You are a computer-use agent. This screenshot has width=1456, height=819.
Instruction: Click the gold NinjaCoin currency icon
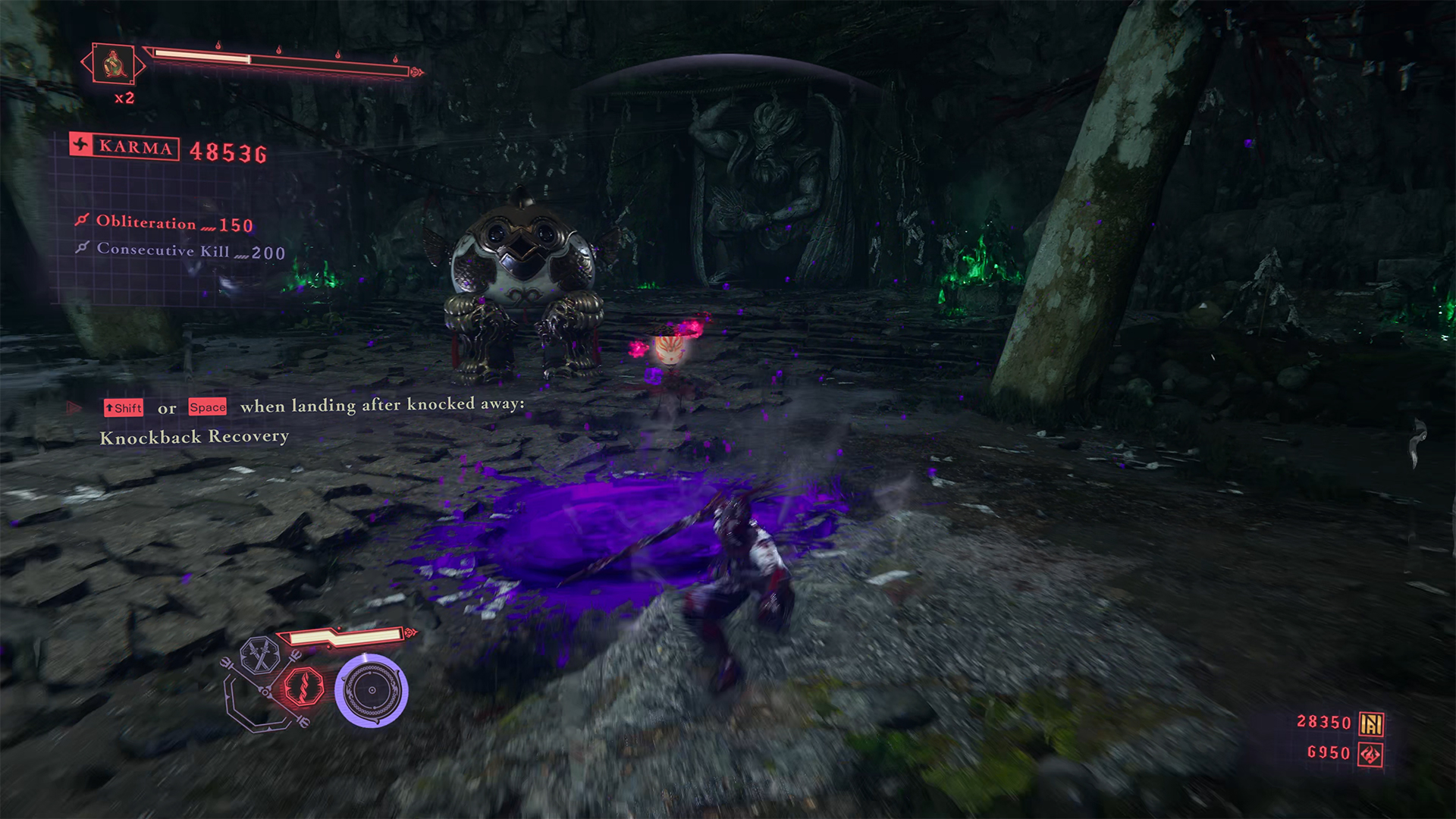[x=1371, y=723]
